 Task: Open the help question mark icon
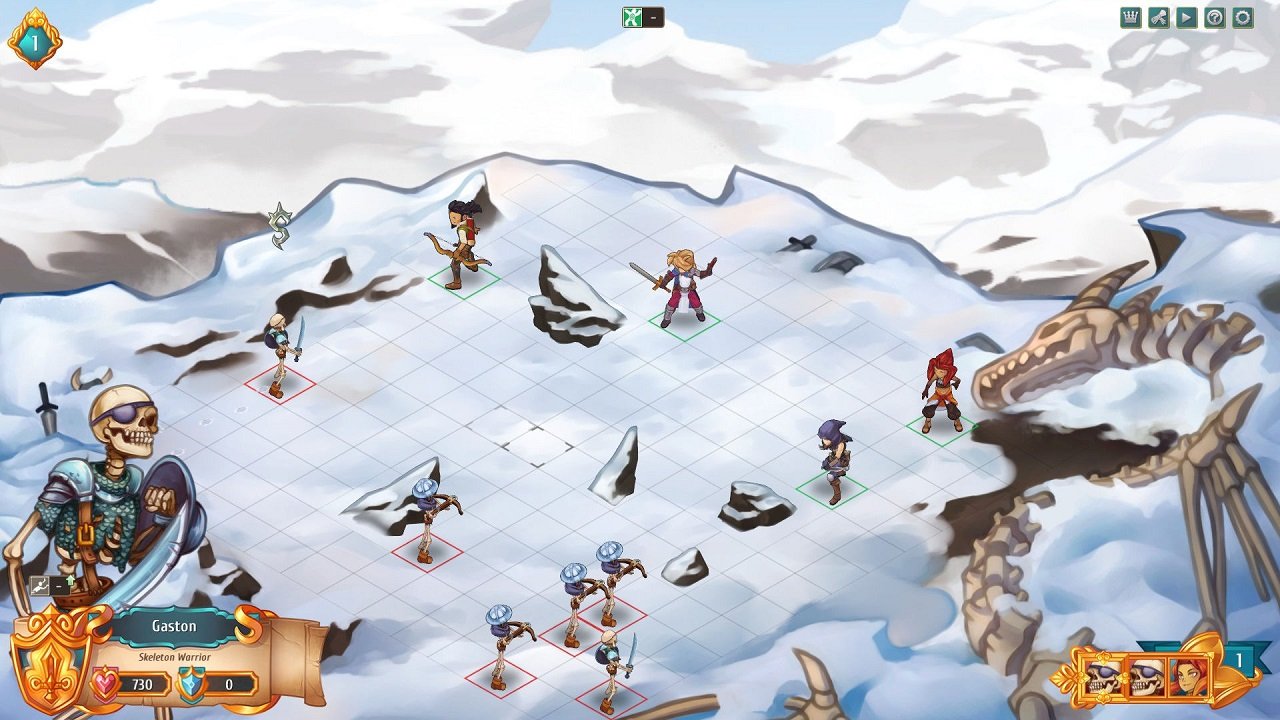click(1215, 18)
